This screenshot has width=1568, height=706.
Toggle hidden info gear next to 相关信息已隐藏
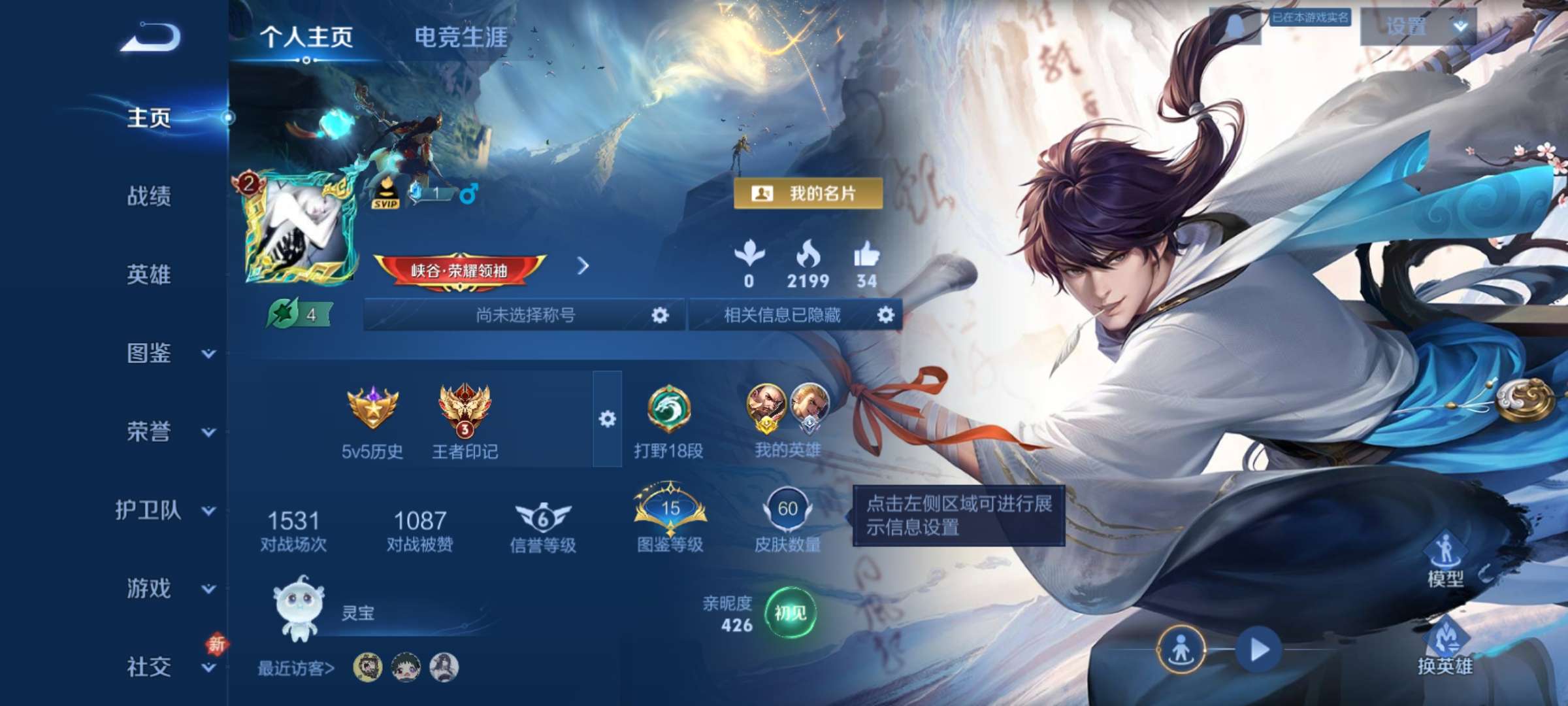(x=887, y=314)
